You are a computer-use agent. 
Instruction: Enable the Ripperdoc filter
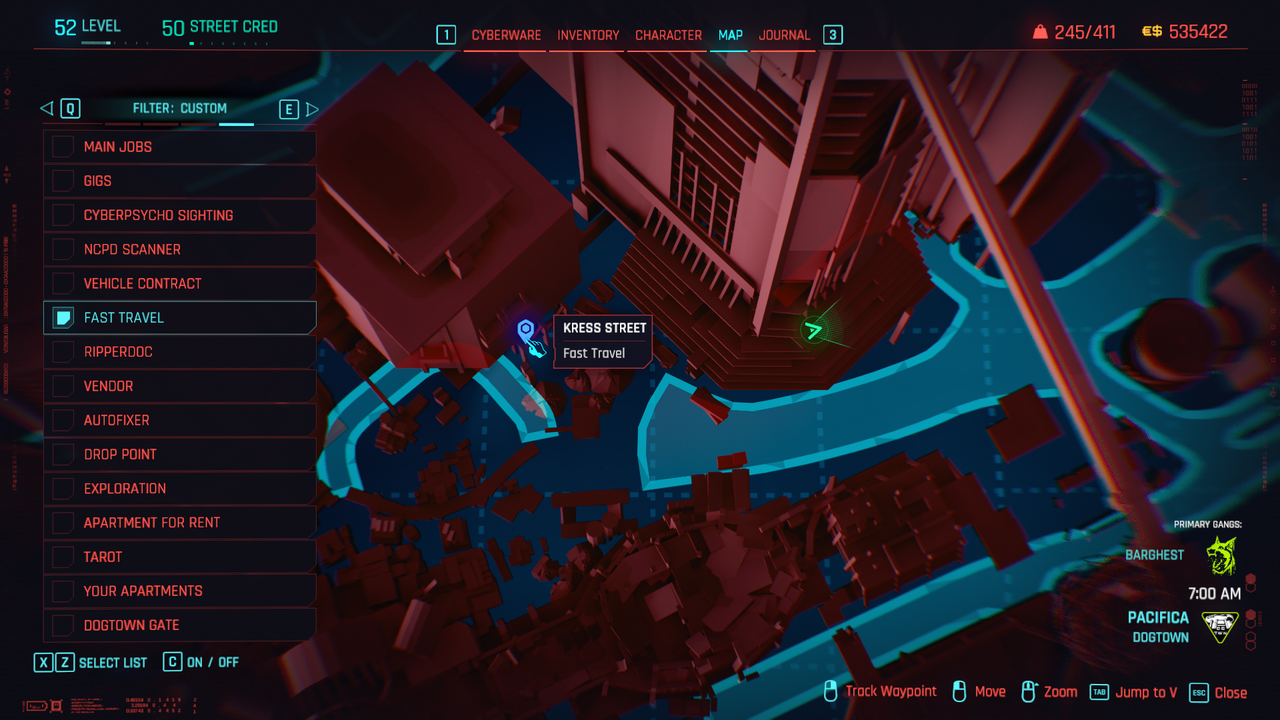point(63,352)
